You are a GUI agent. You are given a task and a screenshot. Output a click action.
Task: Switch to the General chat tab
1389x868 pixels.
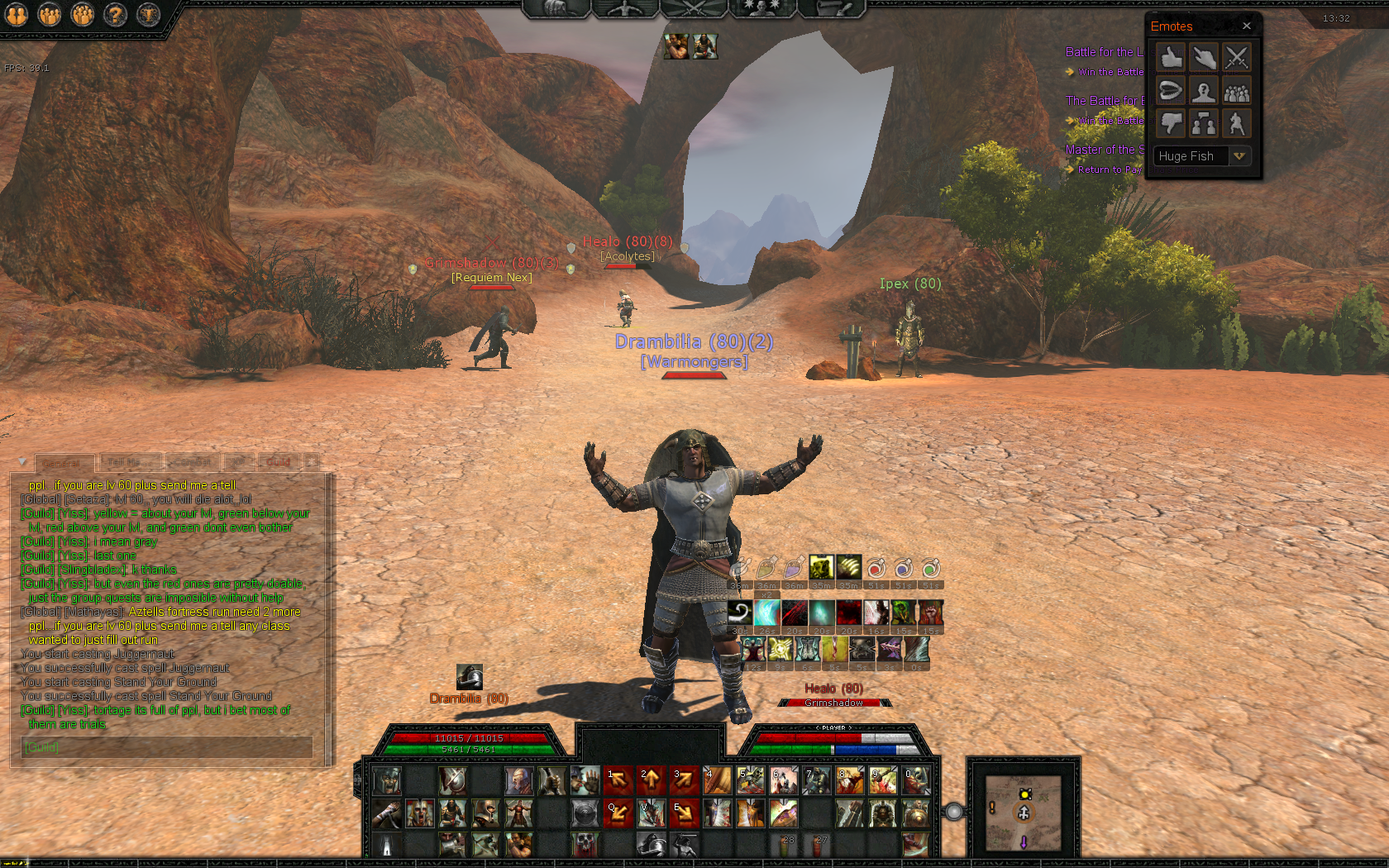[61, 463]
